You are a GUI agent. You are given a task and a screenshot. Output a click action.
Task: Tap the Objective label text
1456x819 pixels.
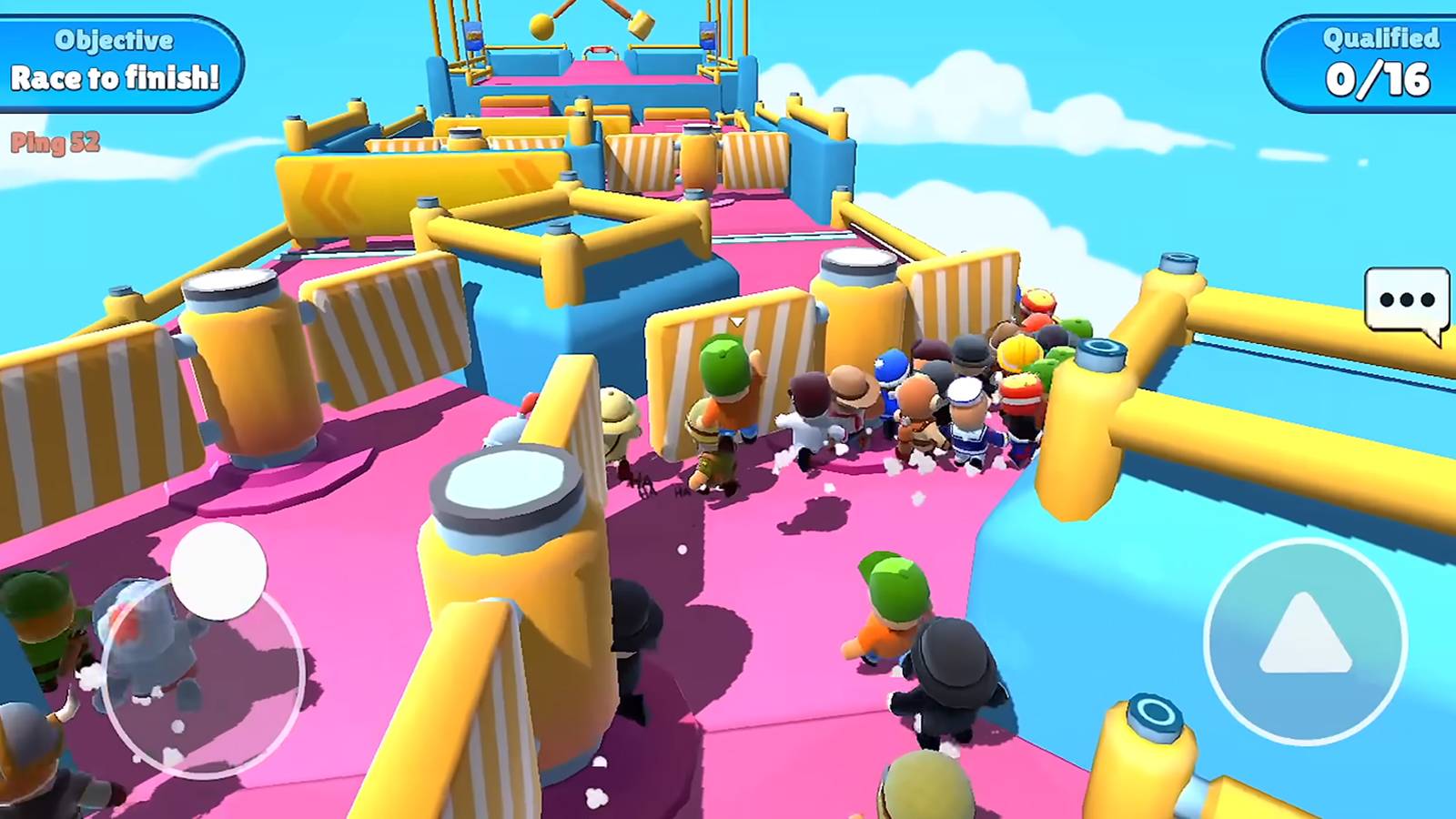[113, 40]
